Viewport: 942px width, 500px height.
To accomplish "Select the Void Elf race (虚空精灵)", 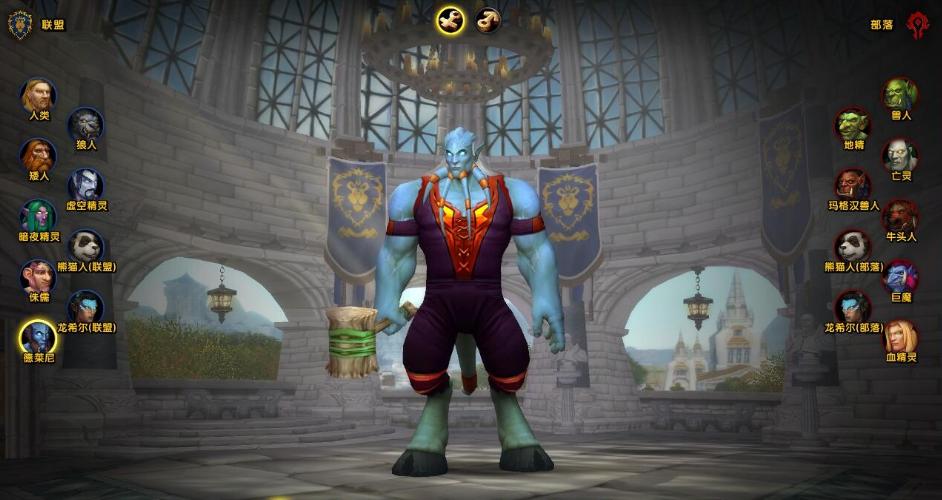I will coord(86,186).
